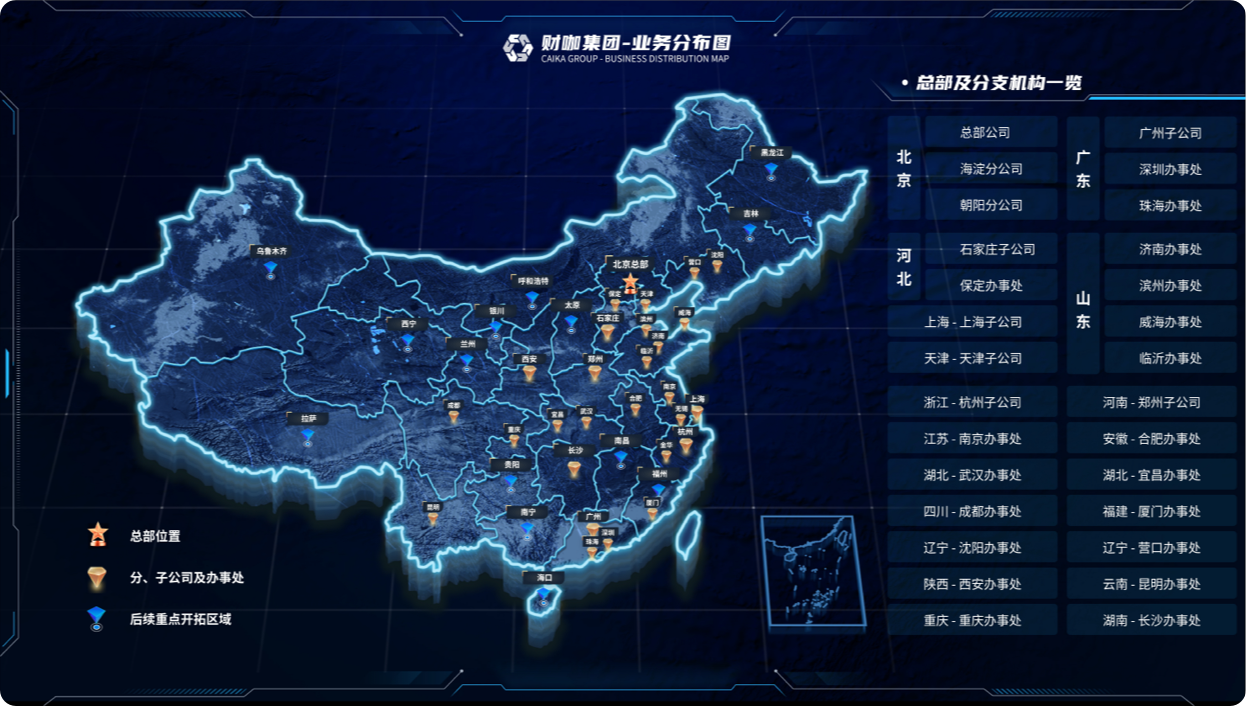The width and height of the screenshot is (1246, 706).
Task: Choose 河南 - 郑州子公司 entry
Action: (1151, 402)
